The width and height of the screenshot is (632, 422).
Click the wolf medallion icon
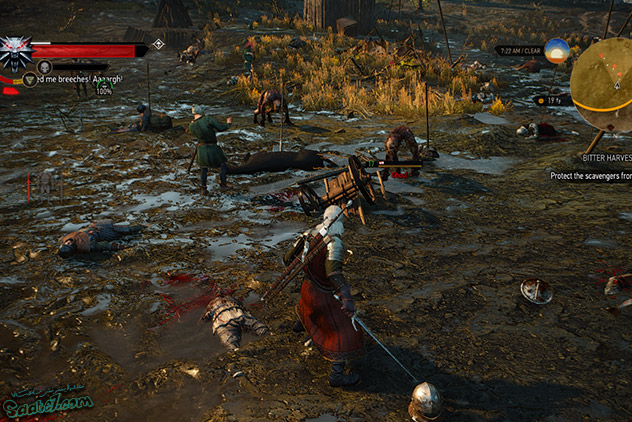[x=16, y=53]
